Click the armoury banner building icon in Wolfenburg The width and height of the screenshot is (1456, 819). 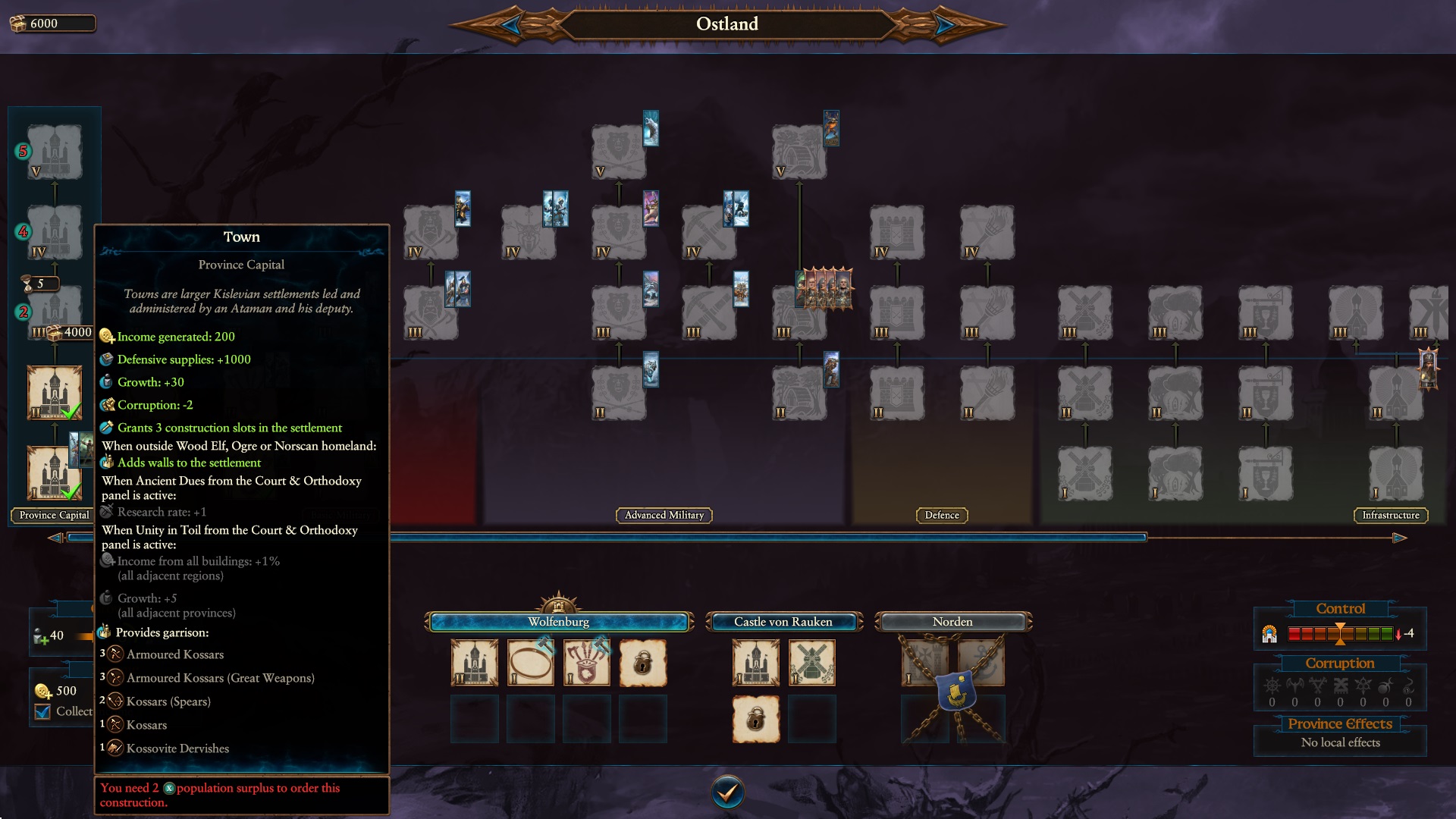pyautogui.click(x=587, y=661)
